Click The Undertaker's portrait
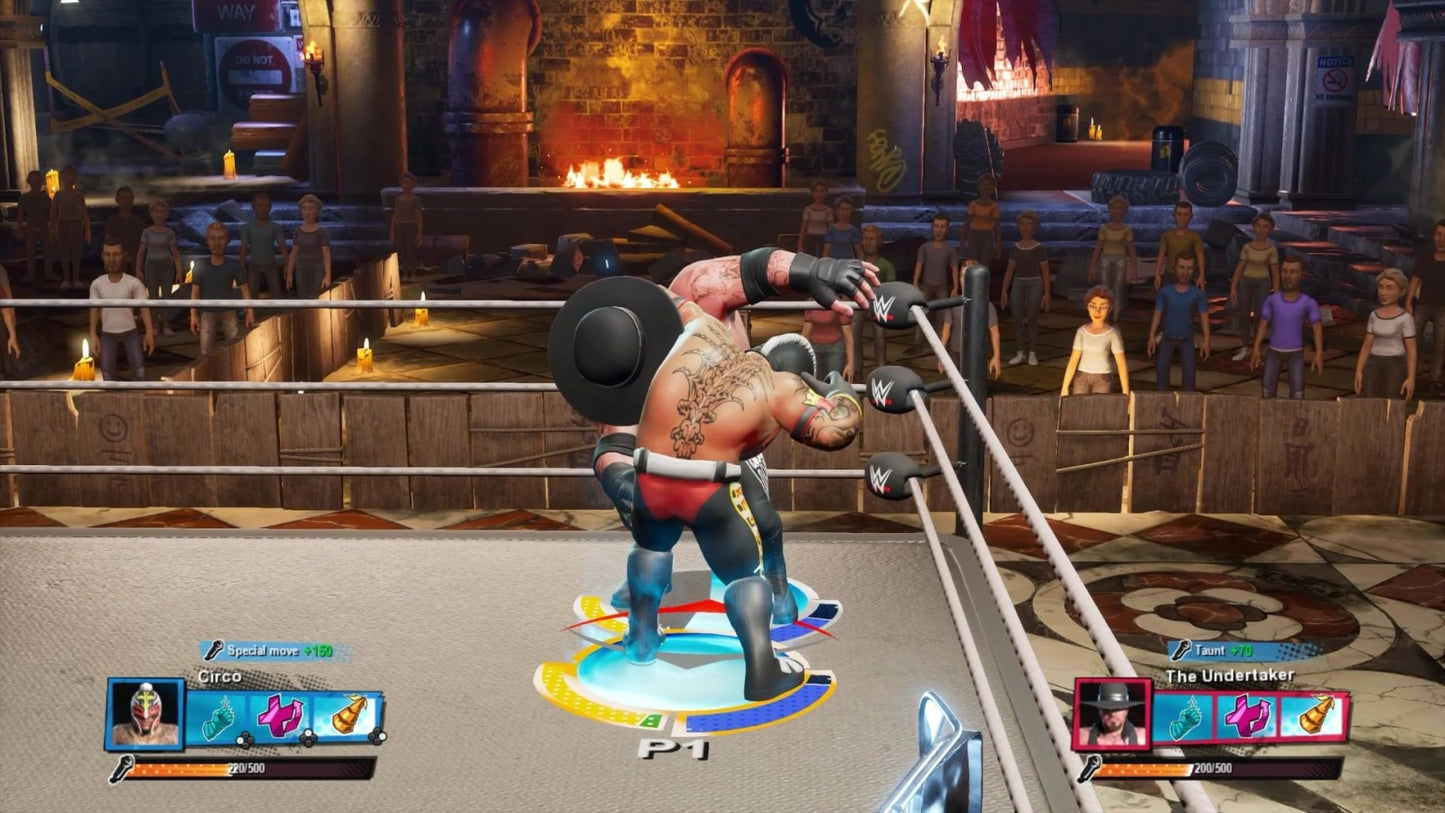Screen dimensions: 1445x813 pos(1111,714)
